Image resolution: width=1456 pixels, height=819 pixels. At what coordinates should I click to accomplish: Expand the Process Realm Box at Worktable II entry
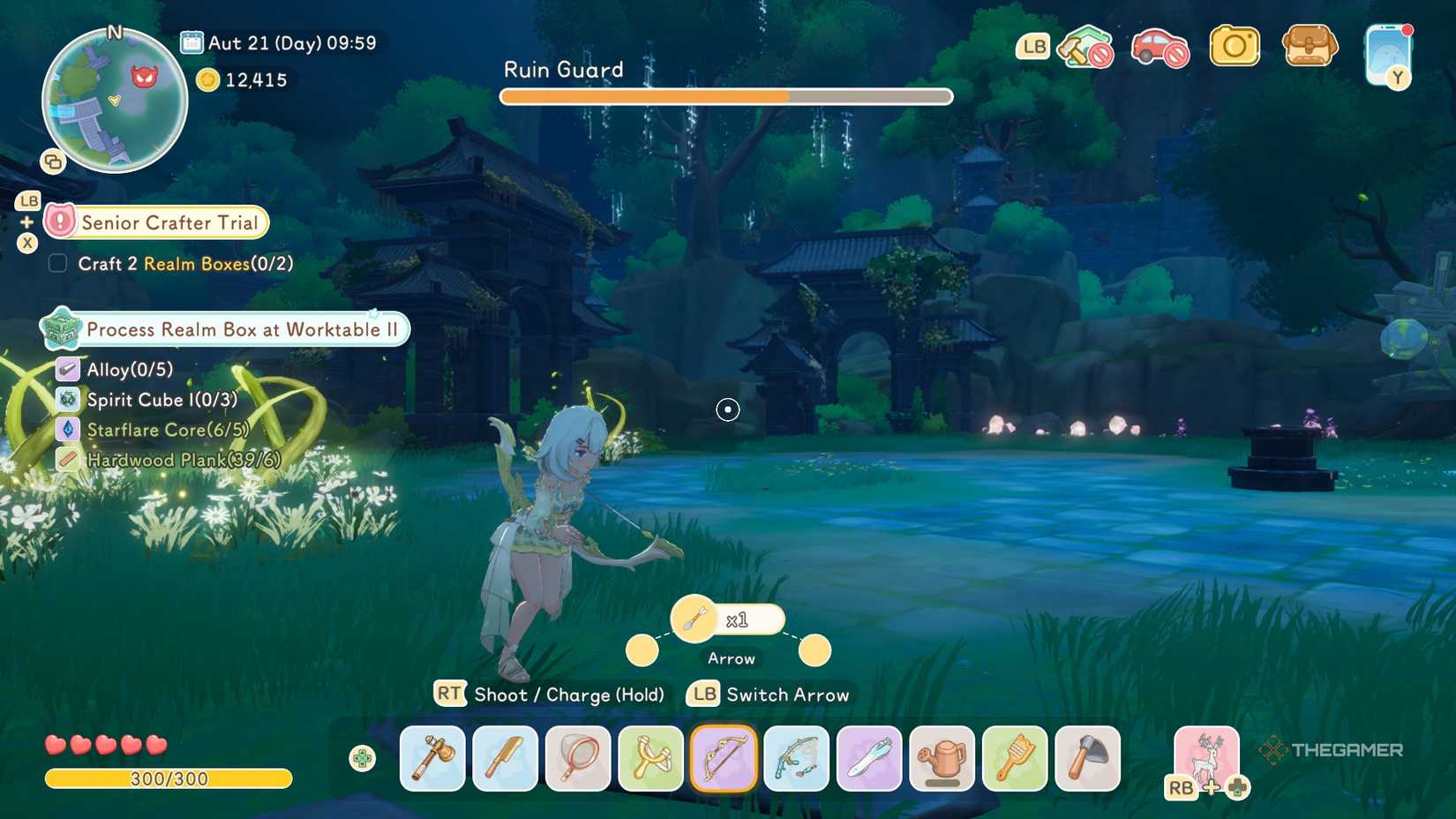[x=225, y=329]
